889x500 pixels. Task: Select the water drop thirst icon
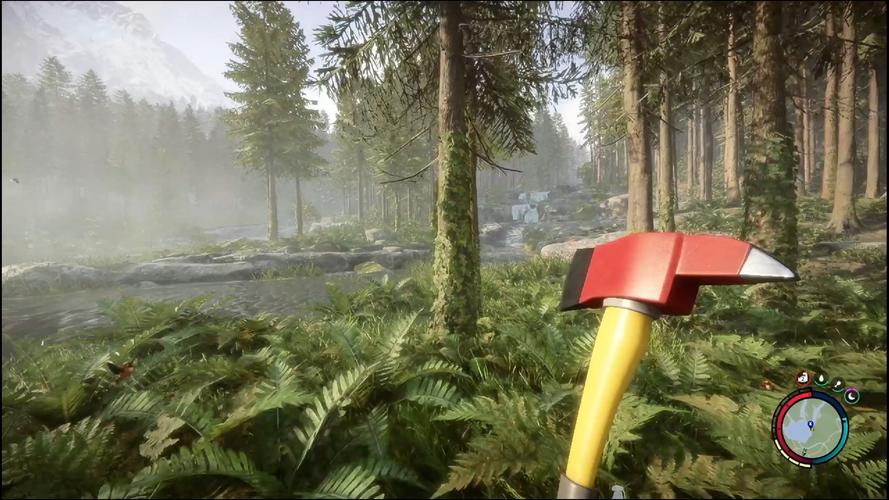(821, 380)
